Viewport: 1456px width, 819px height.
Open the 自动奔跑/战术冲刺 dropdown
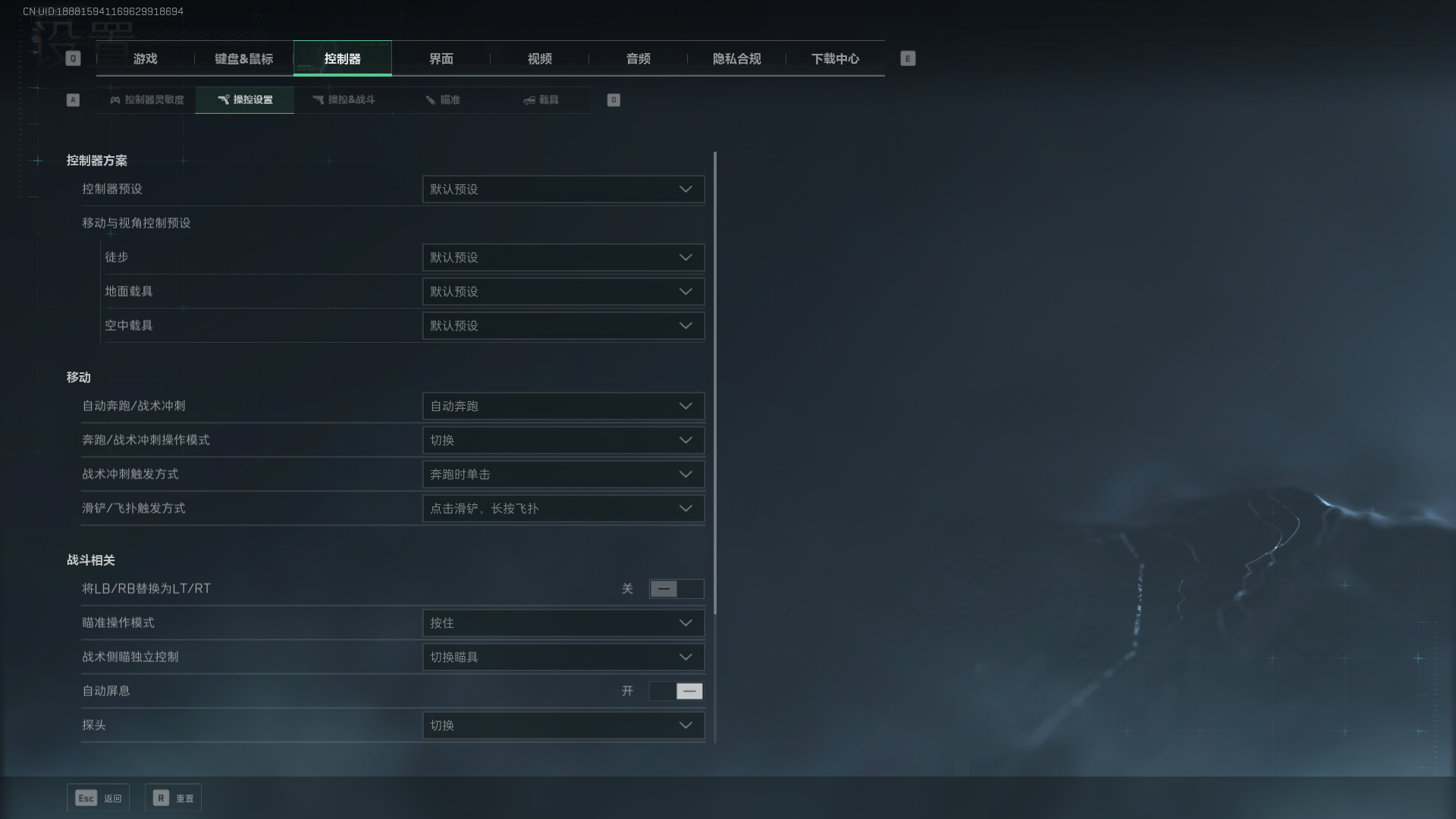(x=563, y=406)
